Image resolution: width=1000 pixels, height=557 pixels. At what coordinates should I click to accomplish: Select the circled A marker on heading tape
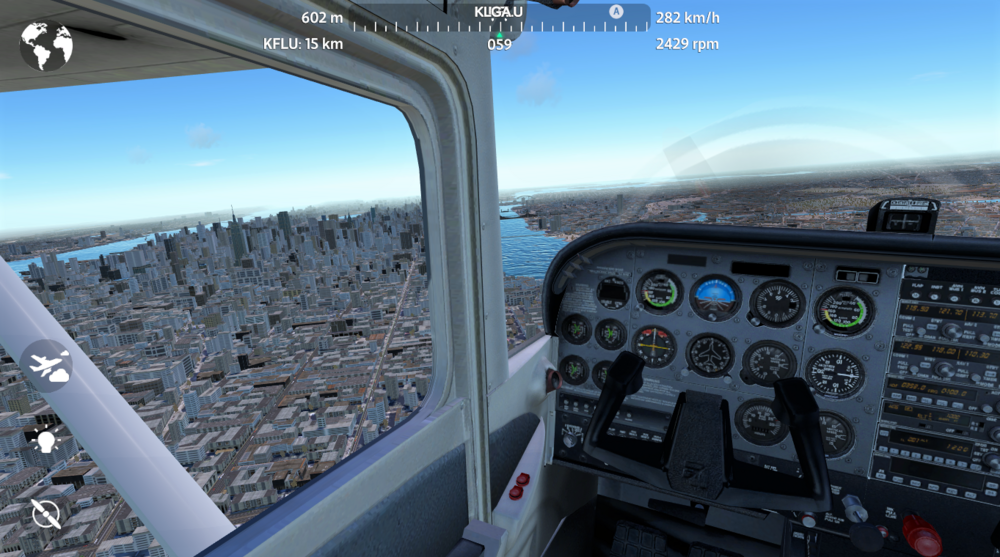click(x=616, y=12)
